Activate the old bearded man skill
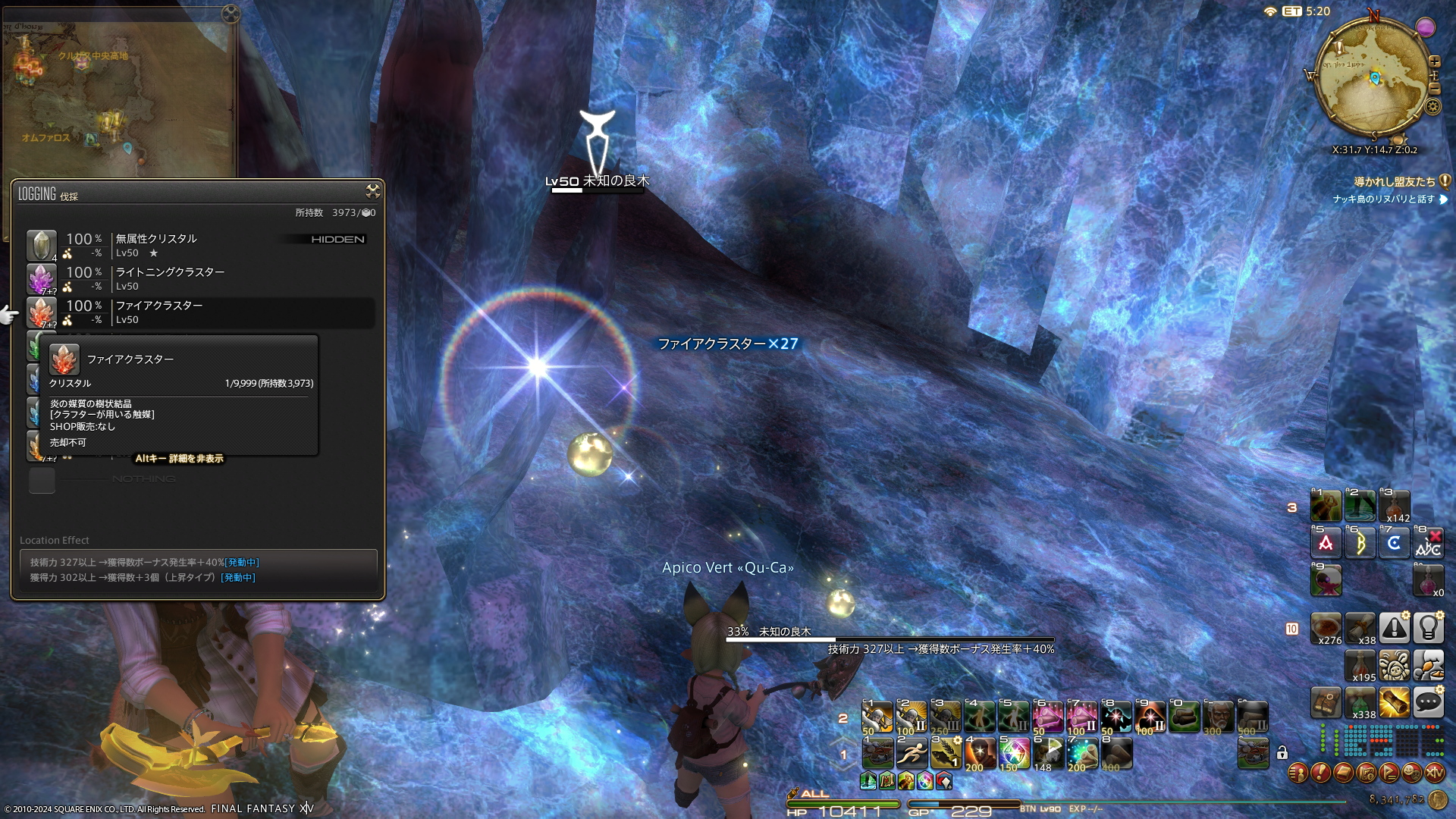Image resolution: width=1456 pixels, height=819 pixels. (1219, 717)
